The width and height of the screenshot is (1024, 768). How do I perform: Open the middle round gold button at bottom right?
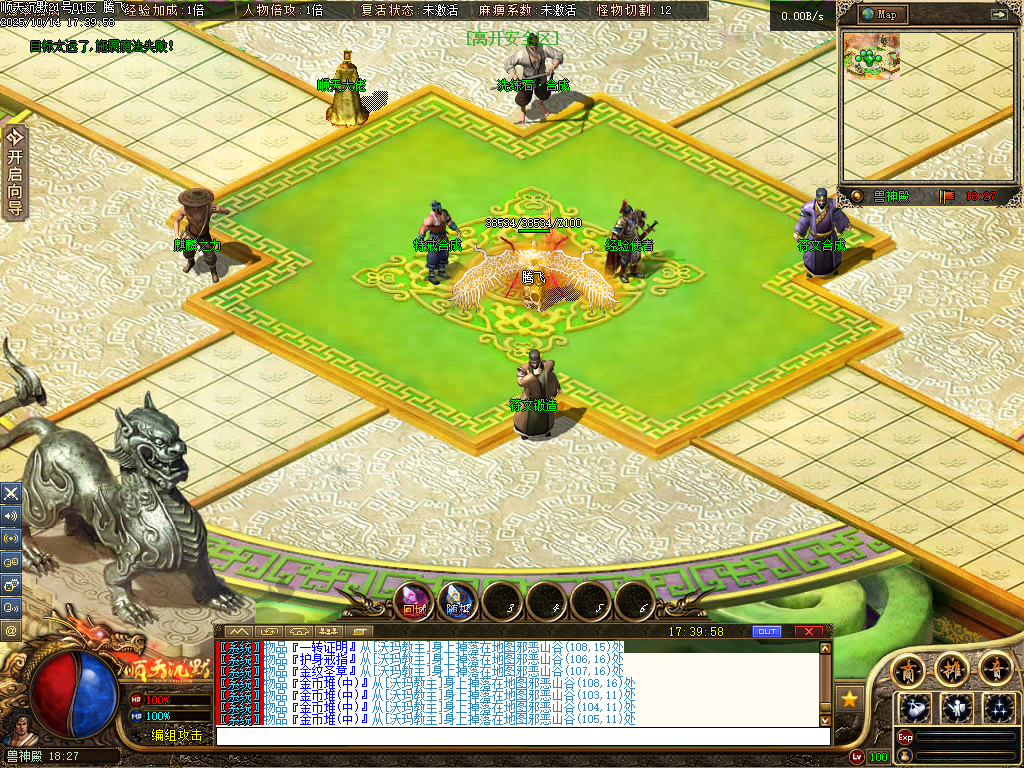[951, 667]
